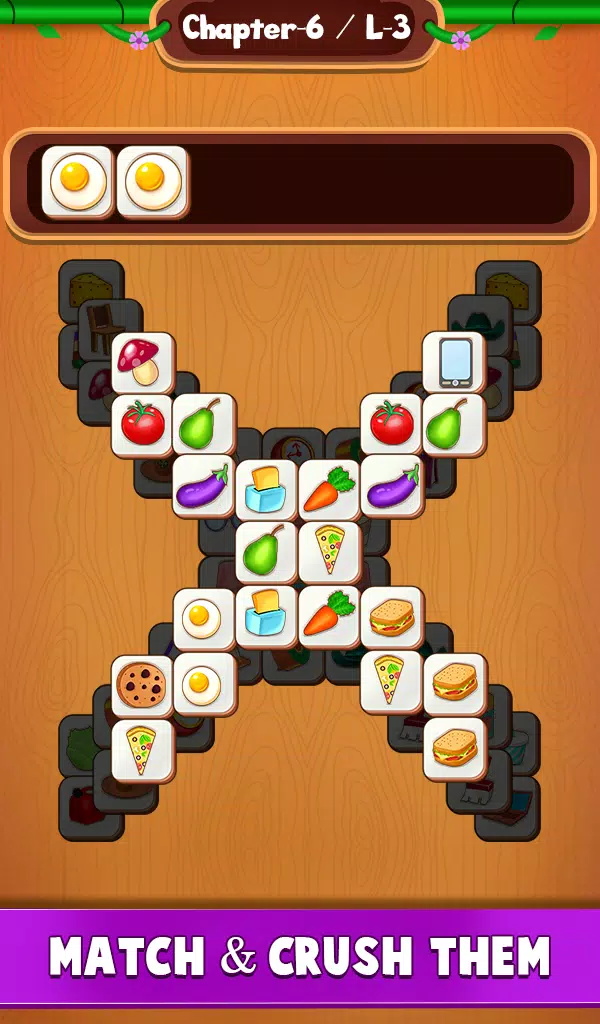Select the pear tile between the two toasters

[266, 551]
